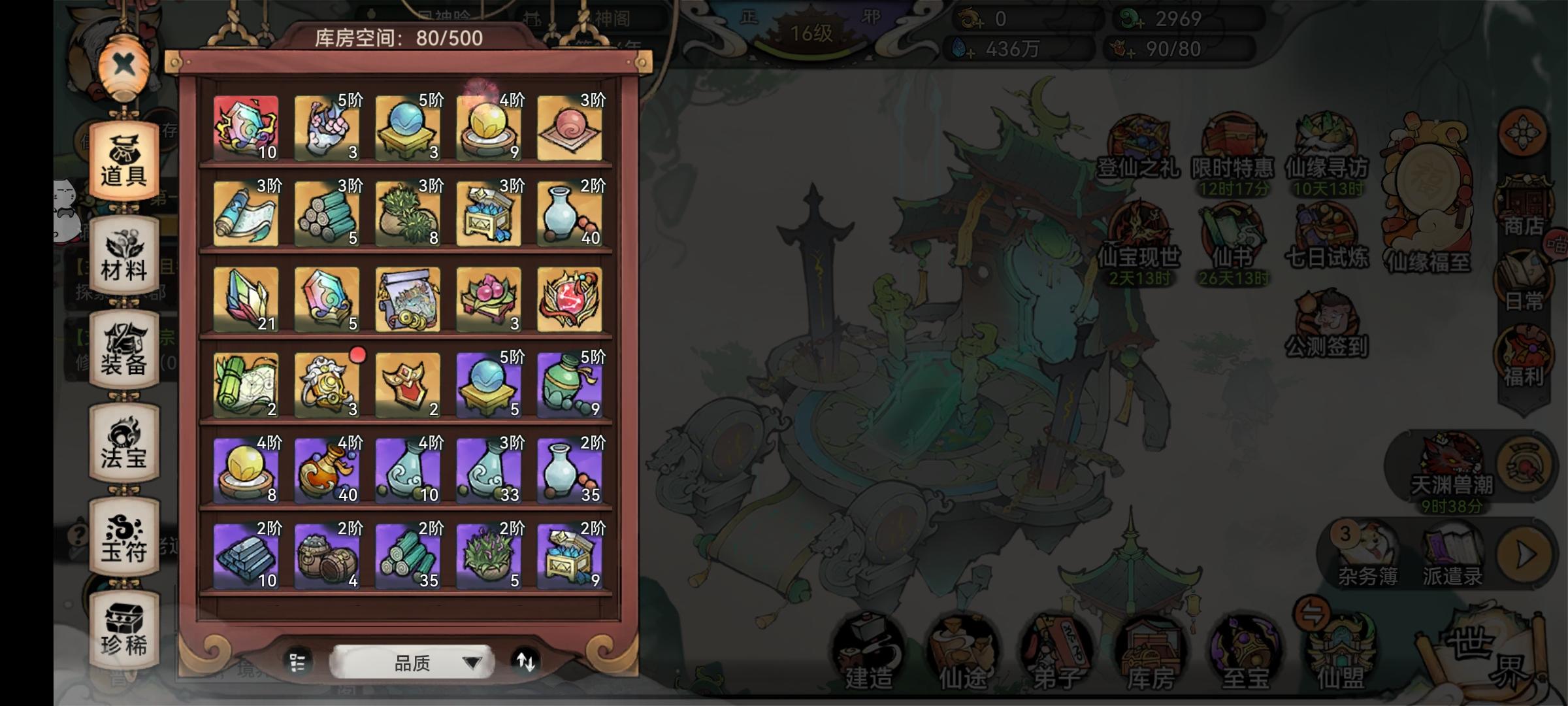The image size is (1568, 706).
Task: Switch to the 法宝 (Artifacts) tab
Action: pyautogui.click(x=123, y=443)
